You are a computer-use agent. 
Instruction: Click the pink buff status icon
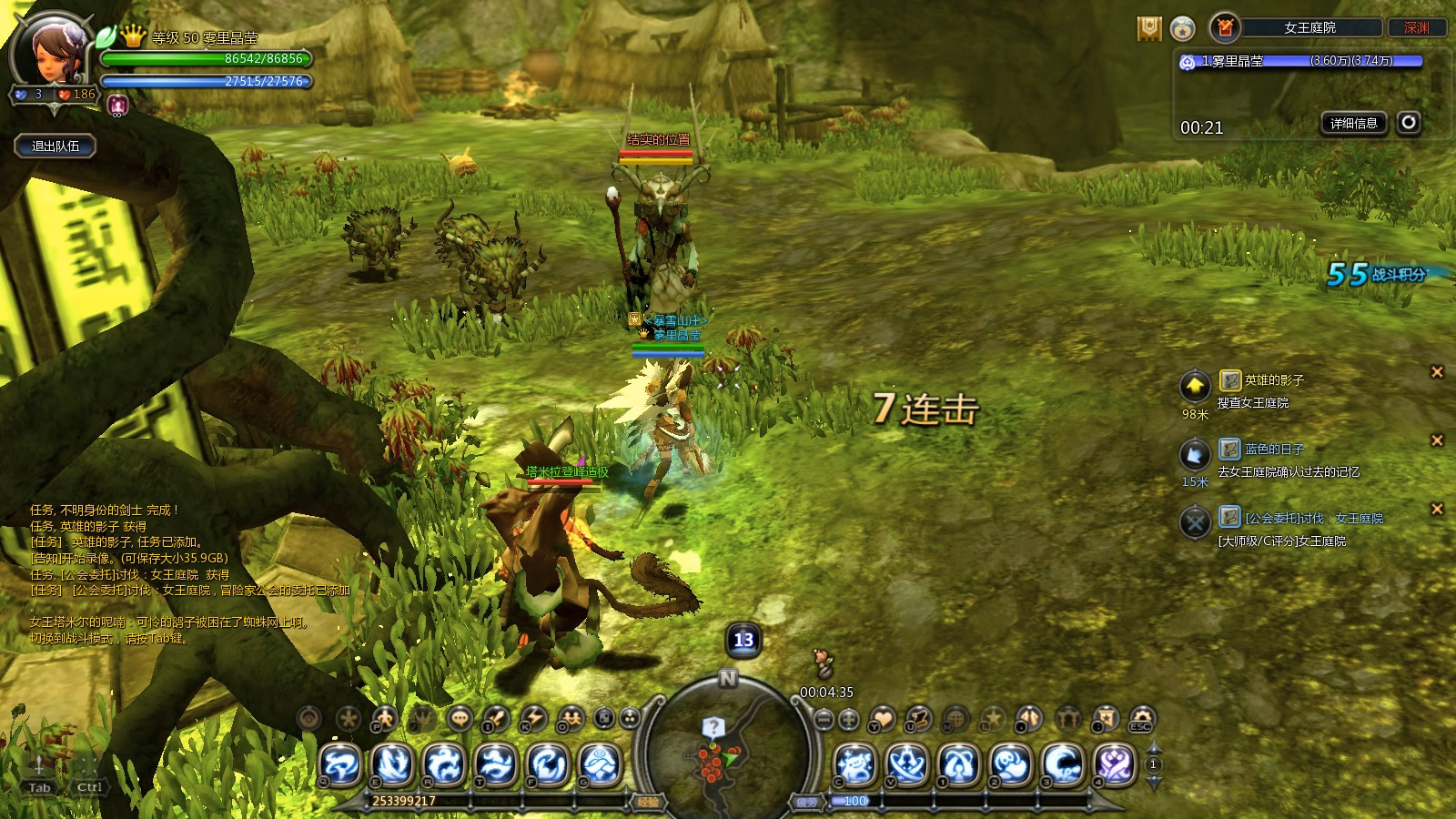tap(117, 106)
